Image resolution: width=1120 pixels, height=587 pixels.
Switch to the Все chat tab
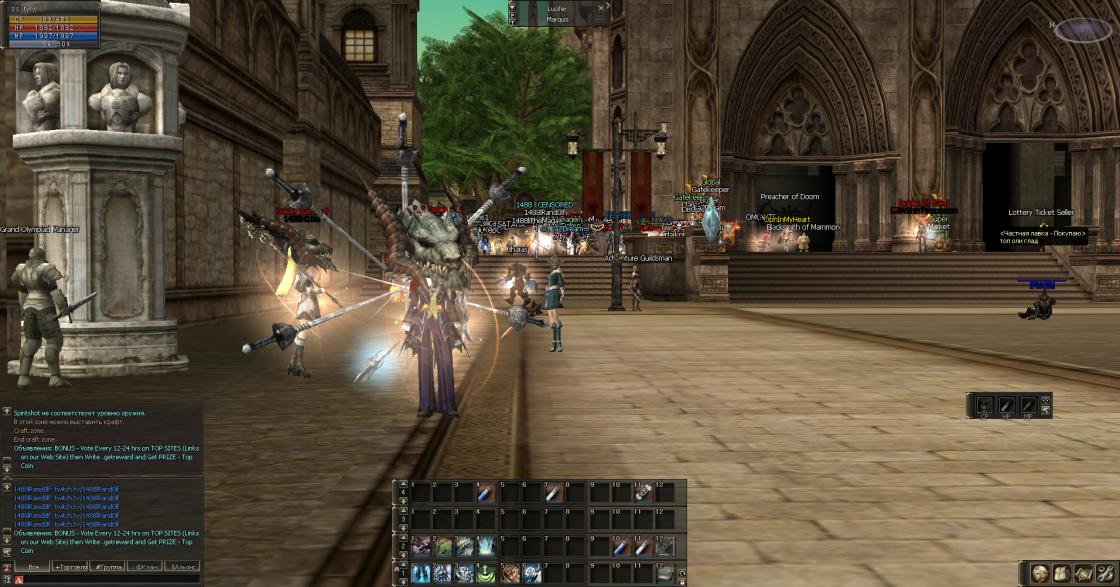tap(33, 567)
